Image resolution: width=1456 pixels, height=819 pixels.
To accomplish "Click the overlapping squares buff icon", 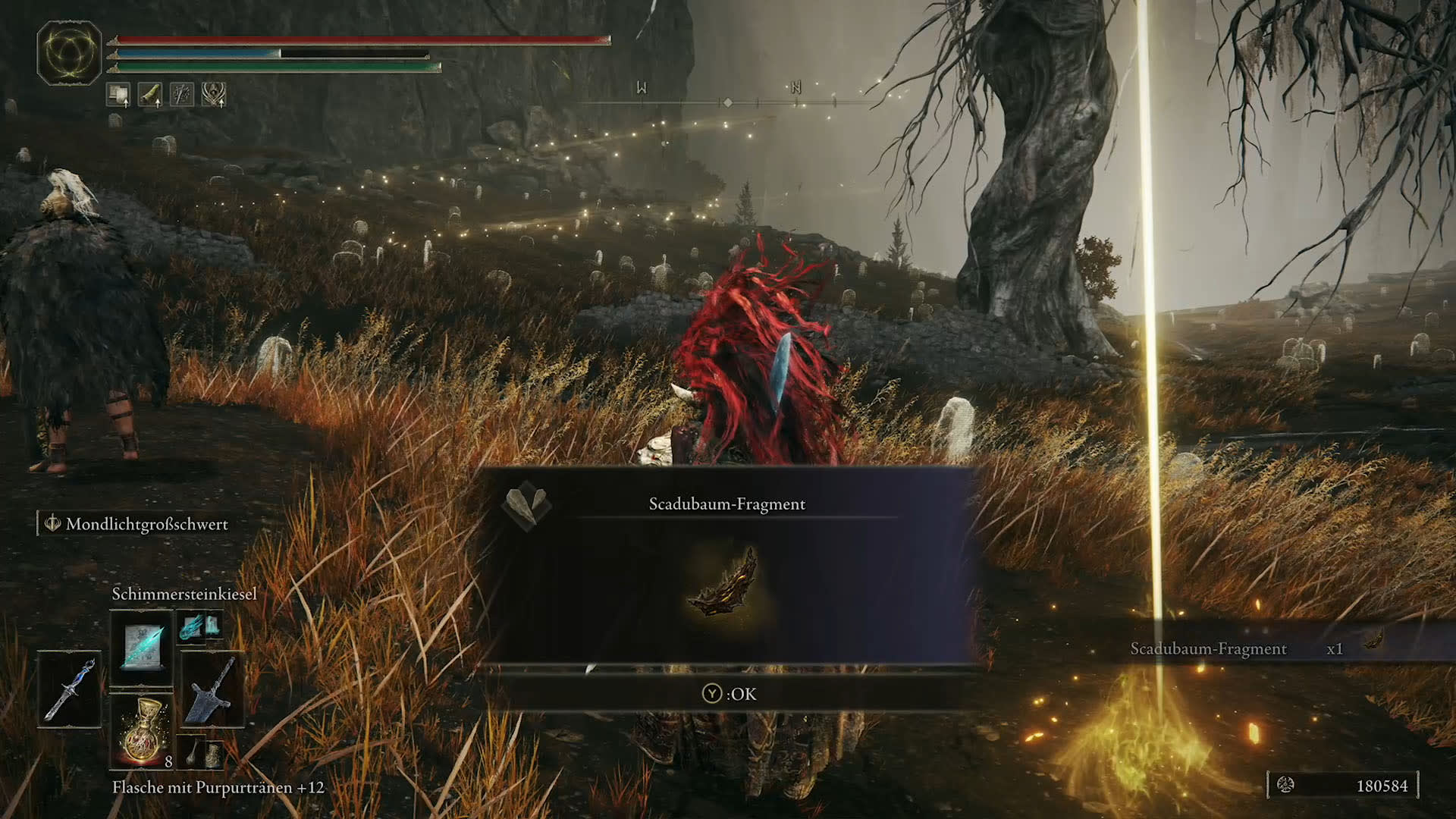I will (x=118, y=95).
